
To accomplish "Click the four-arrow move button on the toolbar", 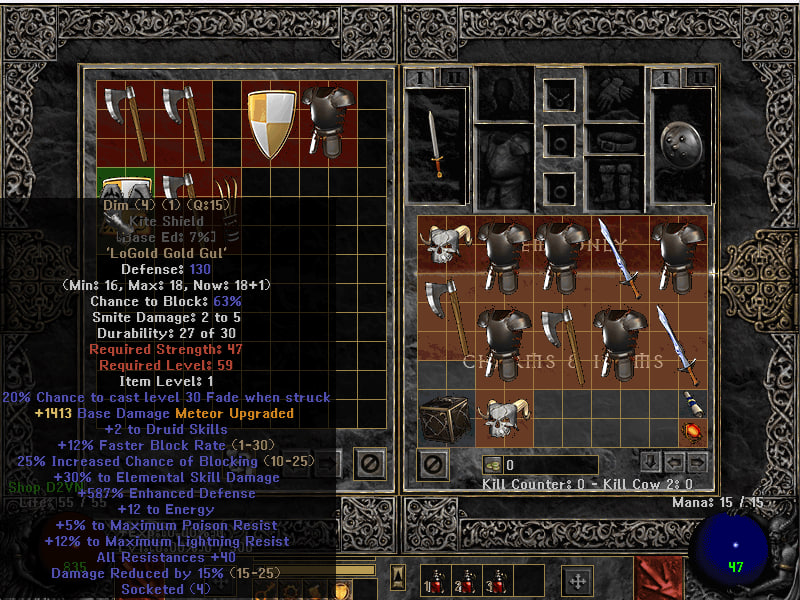I will click(578, 580).
